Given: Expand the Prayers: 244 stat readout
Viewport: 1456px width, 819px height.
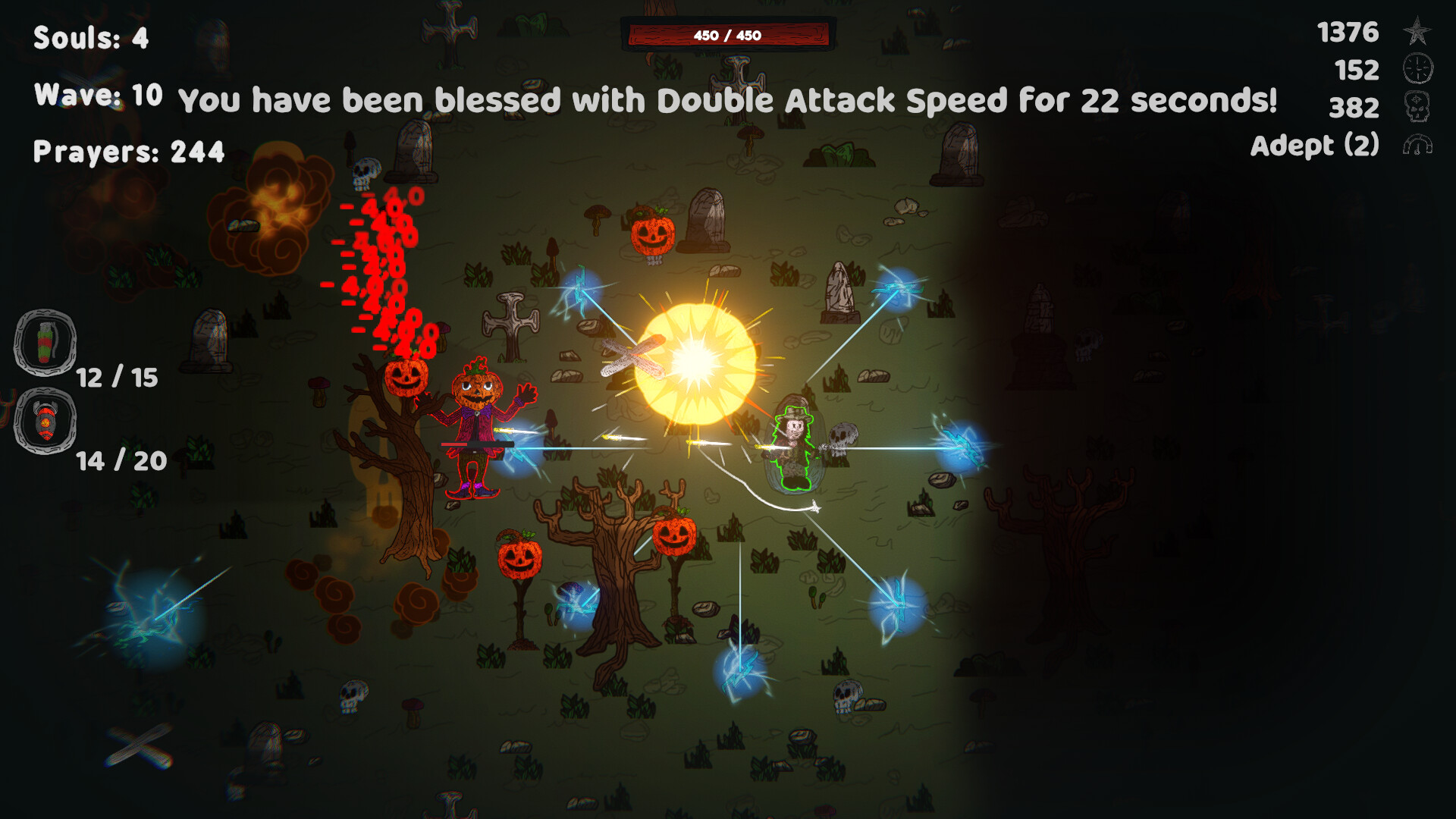Looking at the screenshot, I should 129,153.
